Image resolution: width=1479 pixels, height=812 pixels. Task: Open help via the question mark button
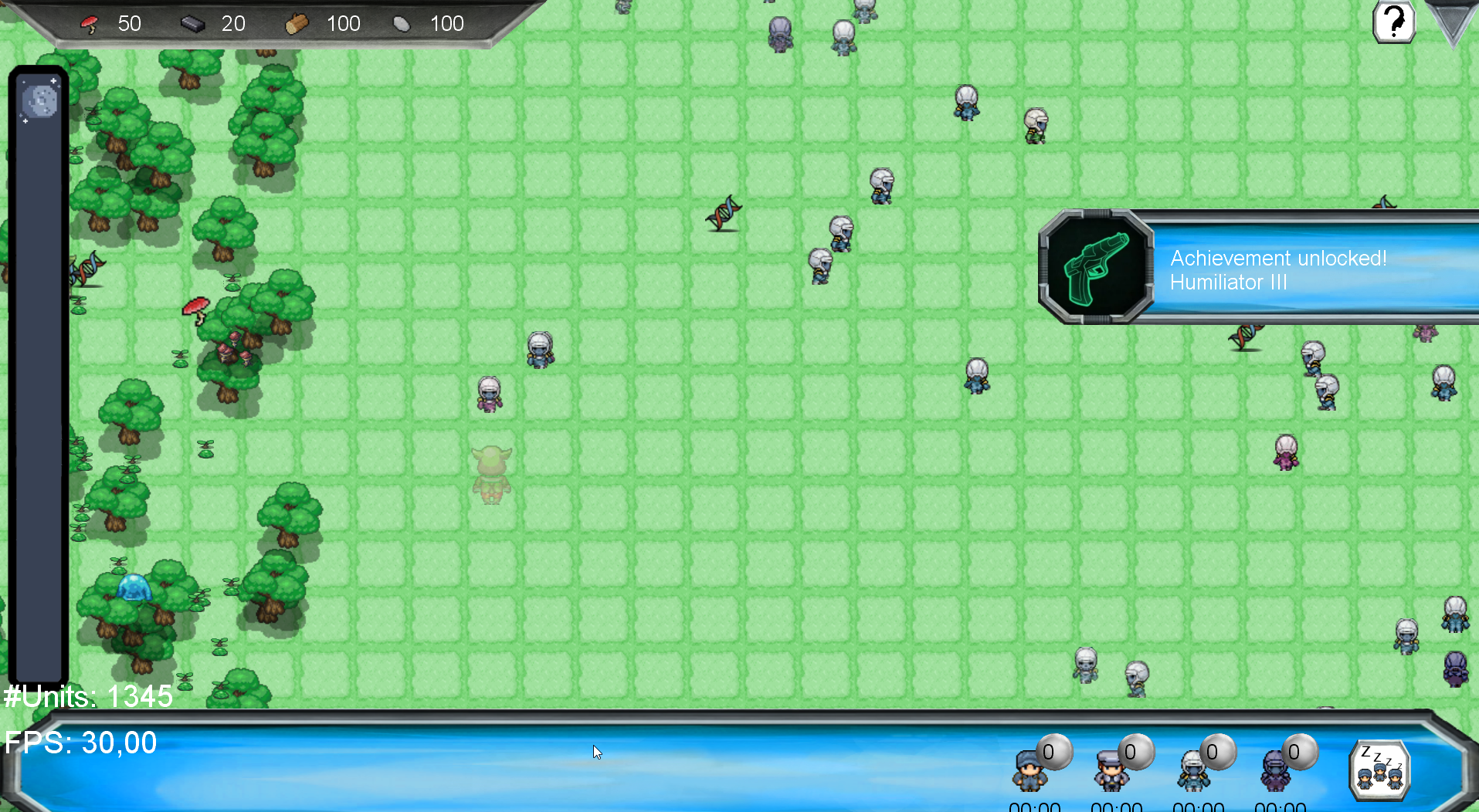click(x=1393, y=22)
